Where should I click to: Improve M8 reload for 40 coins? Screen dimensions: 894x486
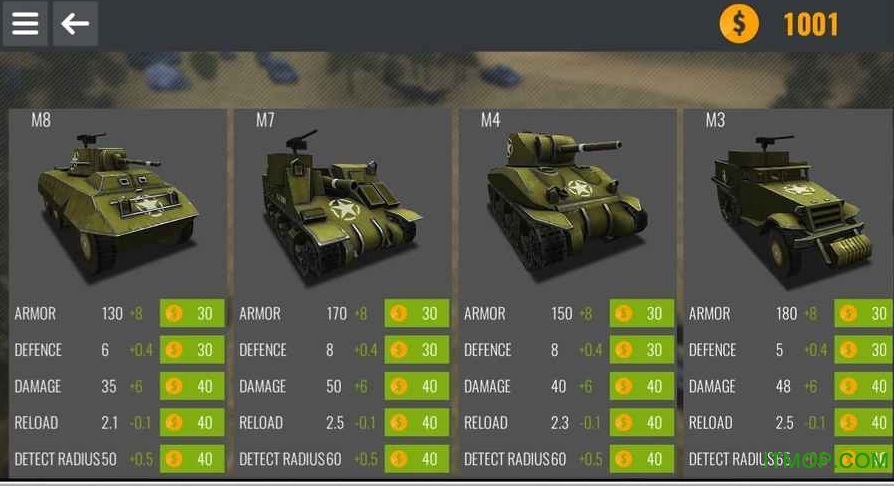tap(192, 423)
